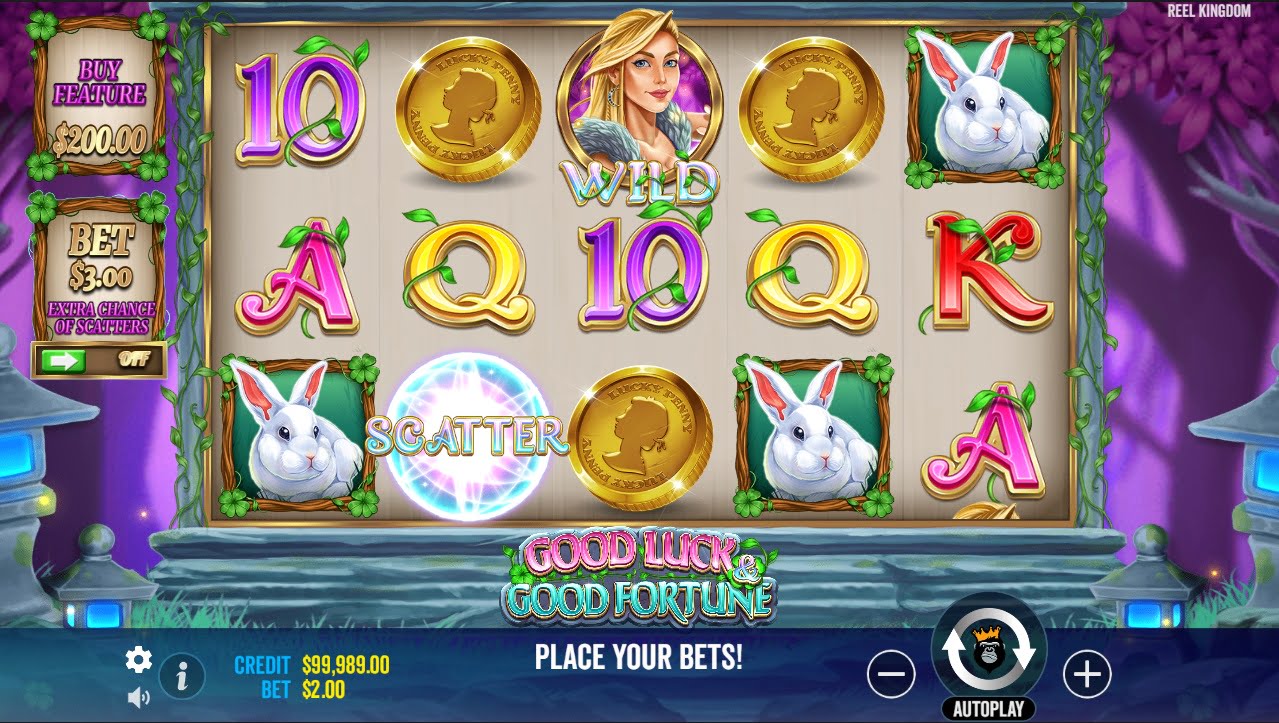Image resolution: width=1279 pixels, height=723 pixels.
Task: Open the settings gear menu
Action: [x=138, y=660]
